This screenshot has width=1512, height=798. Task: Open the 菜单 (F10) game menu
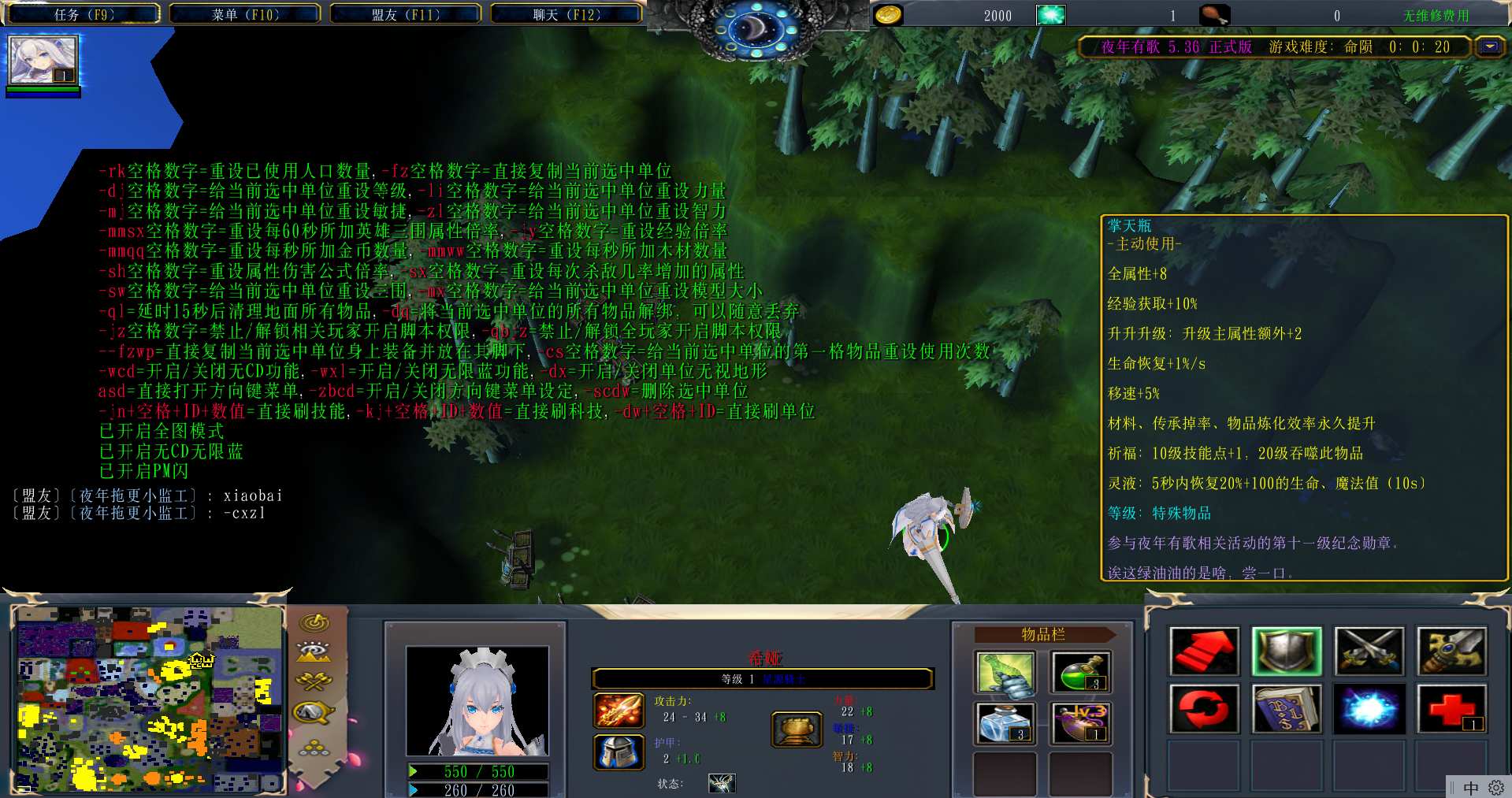tap(245, 14)
